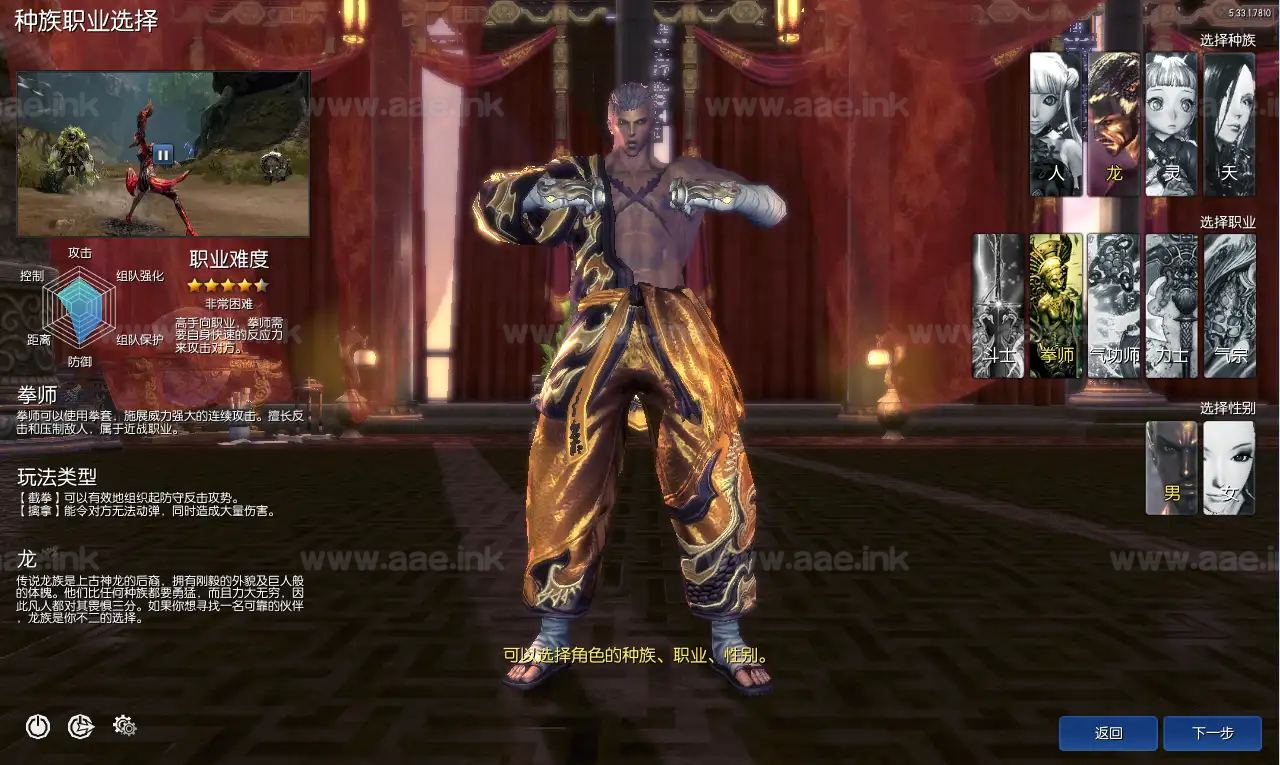Image resolution: width=1280 pixels, height=765 pixels.
Task: Open the 选择职业 panel header
Action: (x=1228, y=222)
